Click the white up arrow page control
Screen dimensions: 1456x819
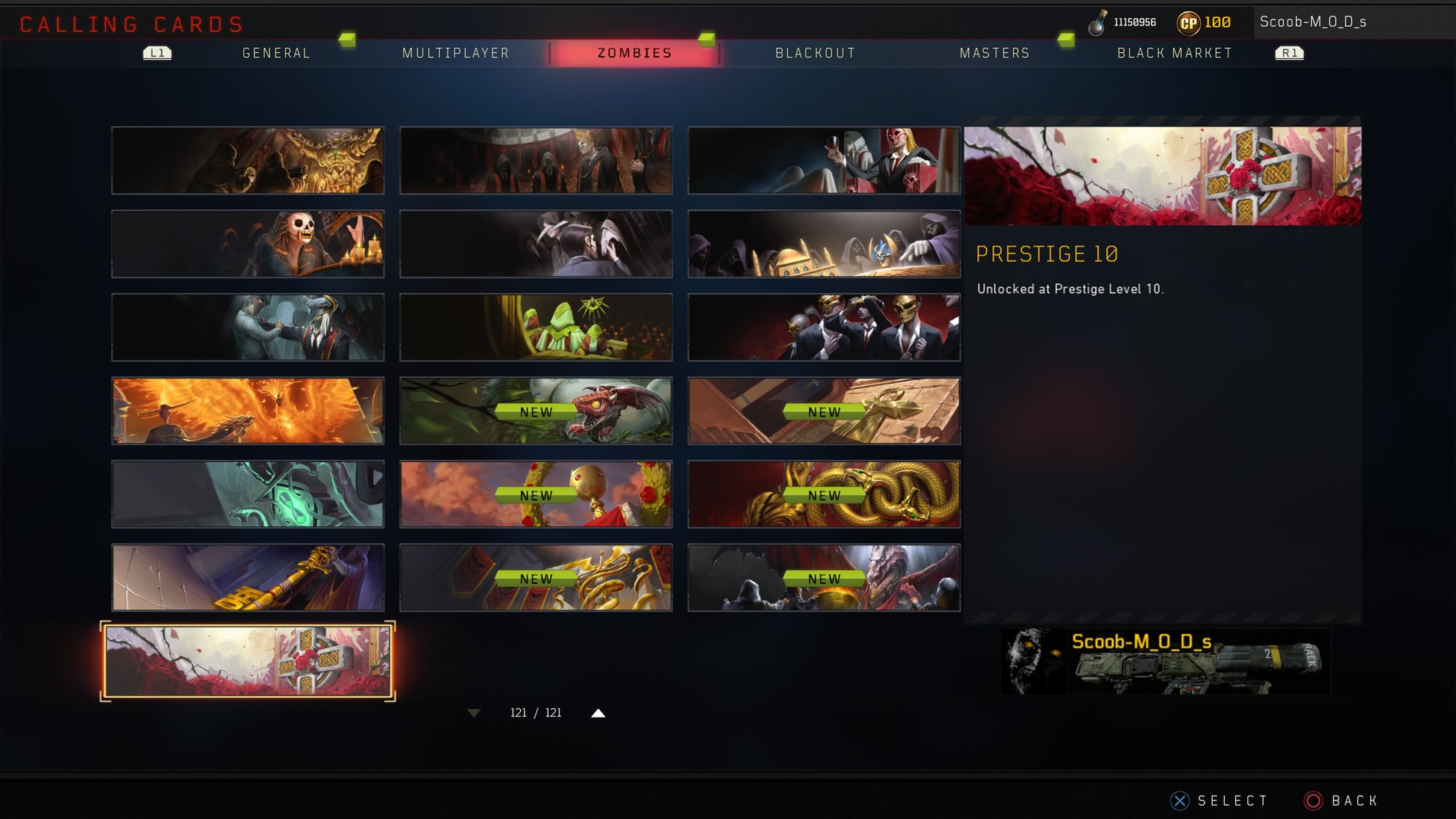tap(598, 713)
